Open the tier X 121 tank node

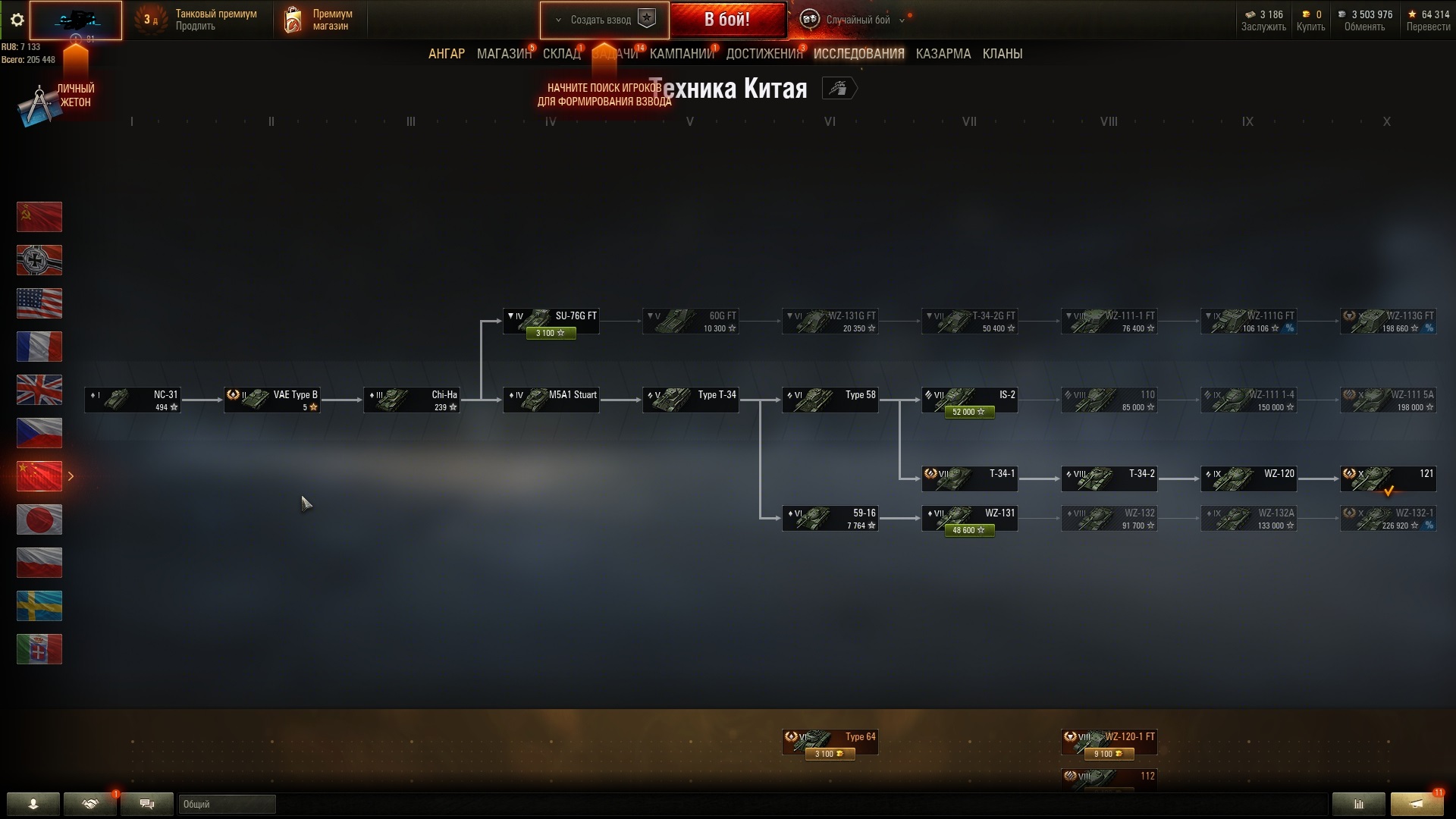pyautogui.click(x=1388, y=479)
